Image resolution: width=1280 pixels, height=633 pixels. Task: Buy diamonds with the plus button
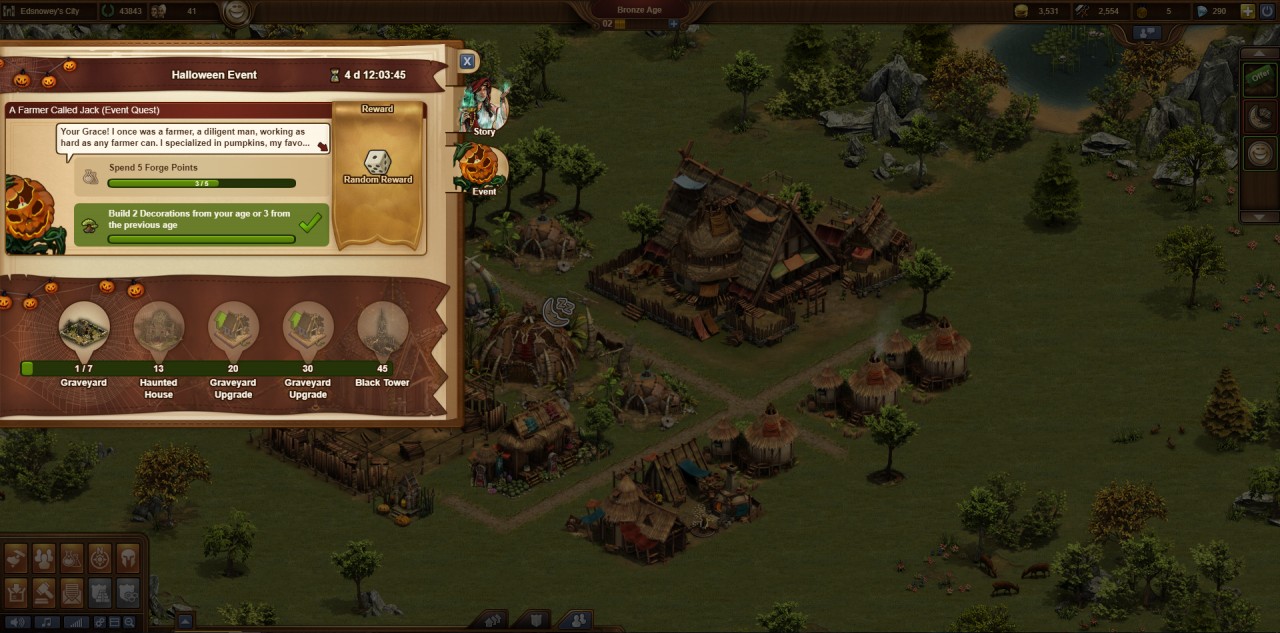pos(1247,11)
